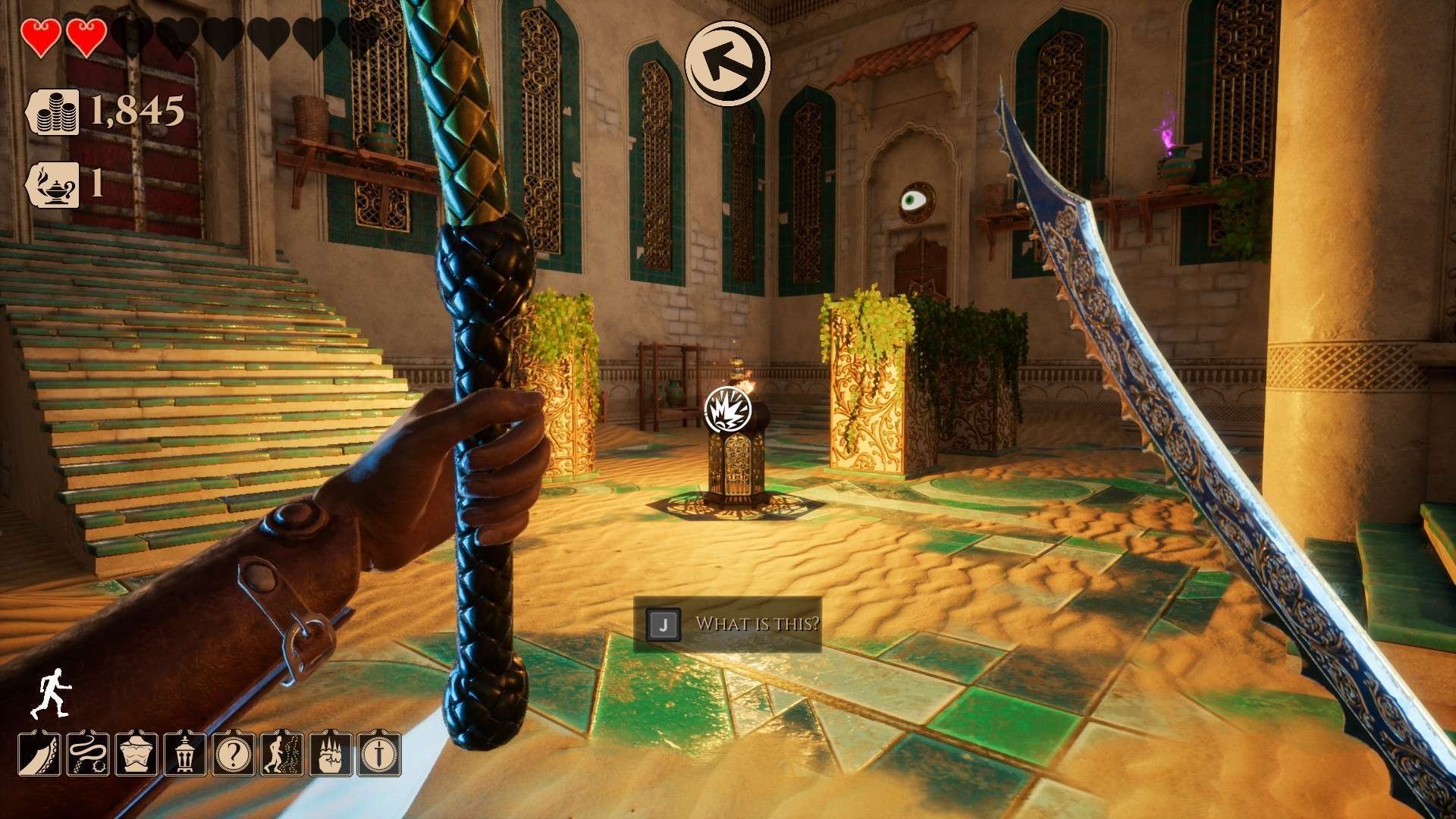The image size is (1456, 819).
Task: Click the burst marker above the lantern pedestal
Action: tap(727, 409)
